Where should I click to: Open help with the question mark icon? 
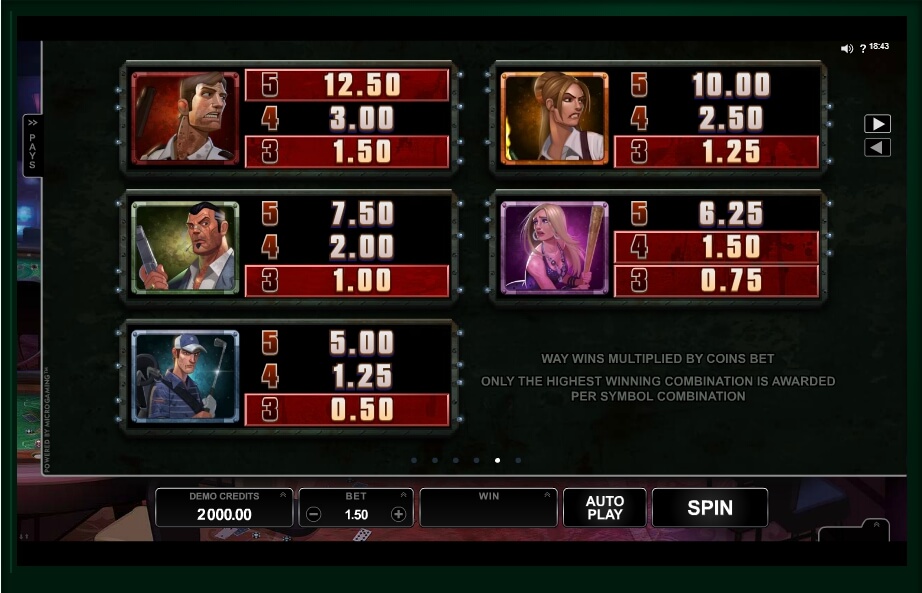point(863,48)
